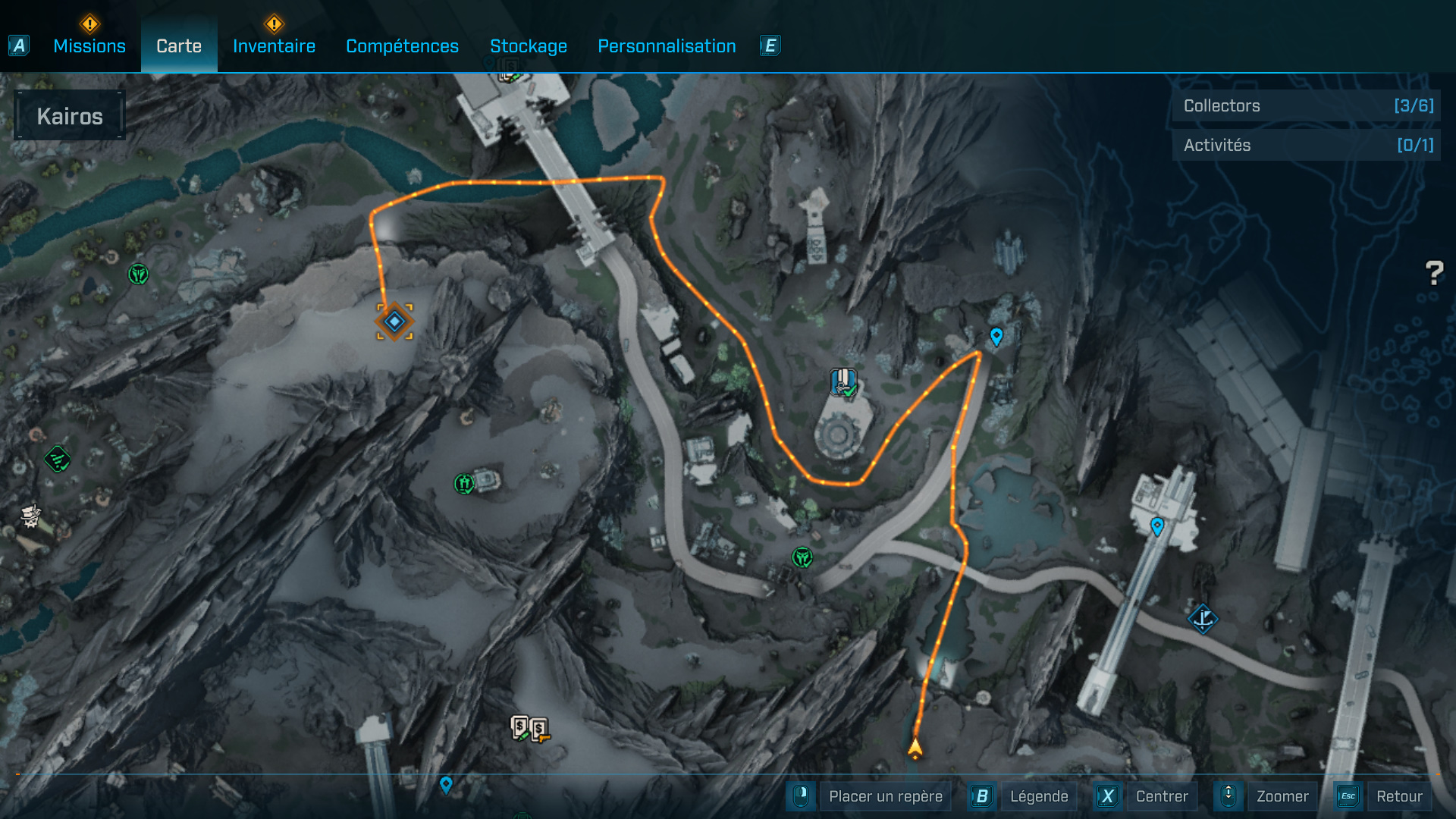Expand the Collectors progress row
Viewport: 1456px width, 819px height.
(x=1307, y=106)
